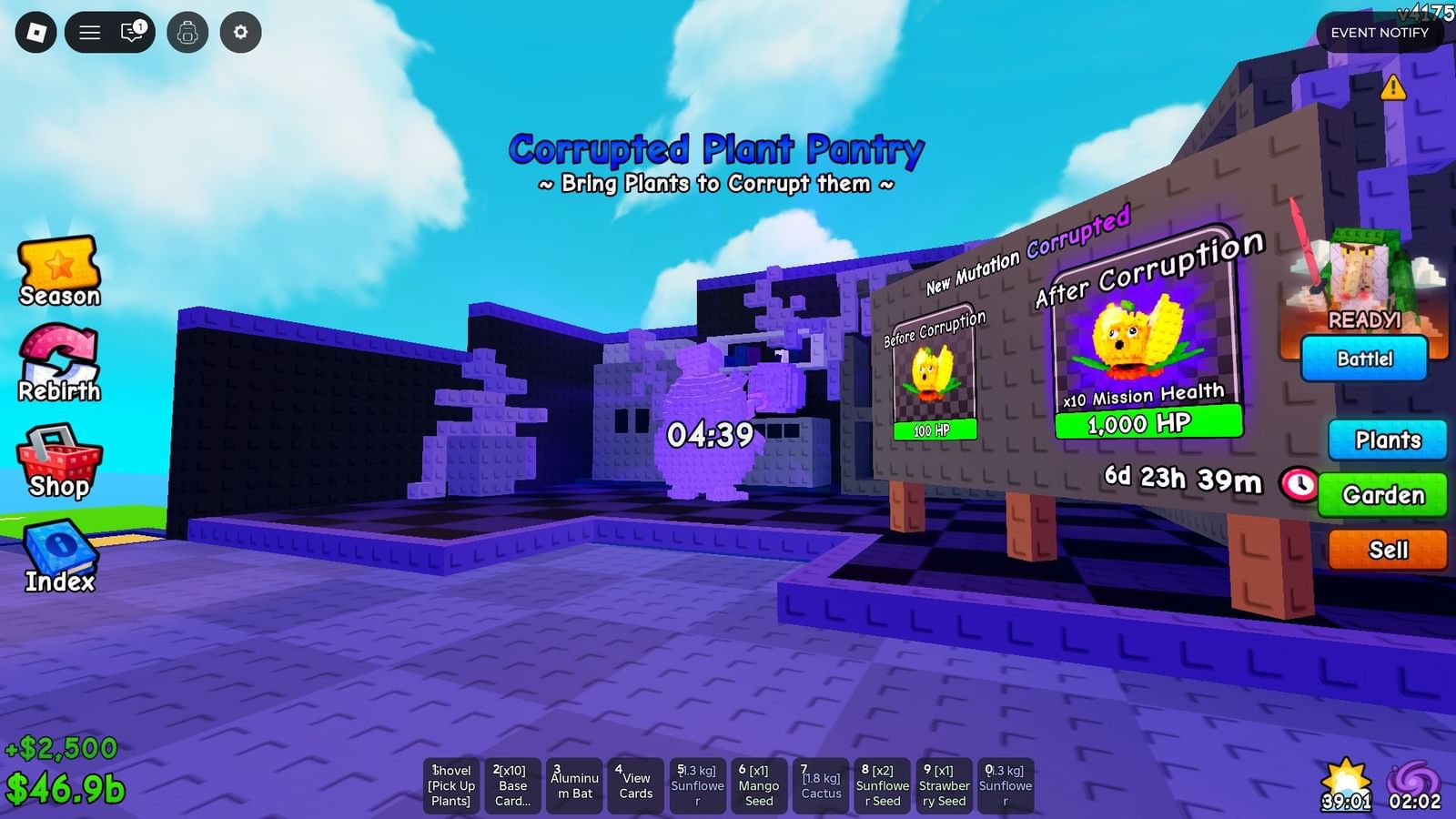Viewport: 1456px width, 819px height.
Task: Click the Roblox shopping bag icon
Action: [36, 31]
